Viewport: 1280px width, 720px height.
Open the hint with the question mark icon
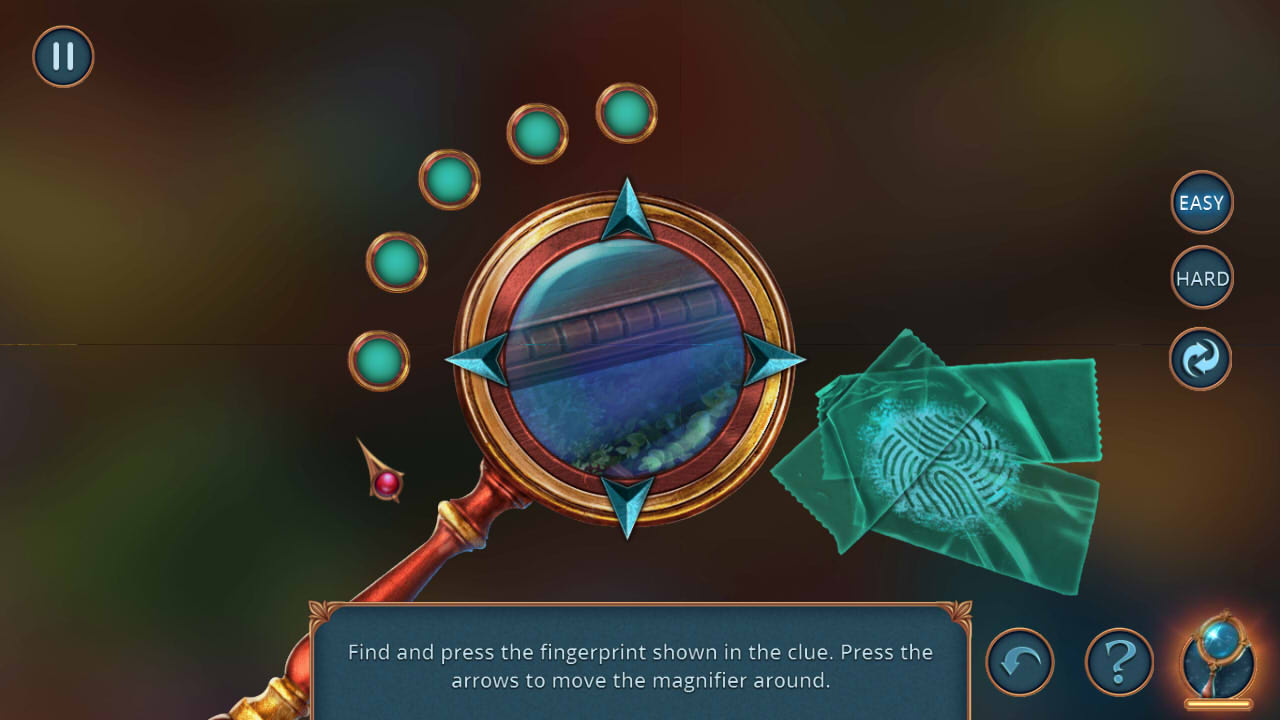coord(1119,661)
